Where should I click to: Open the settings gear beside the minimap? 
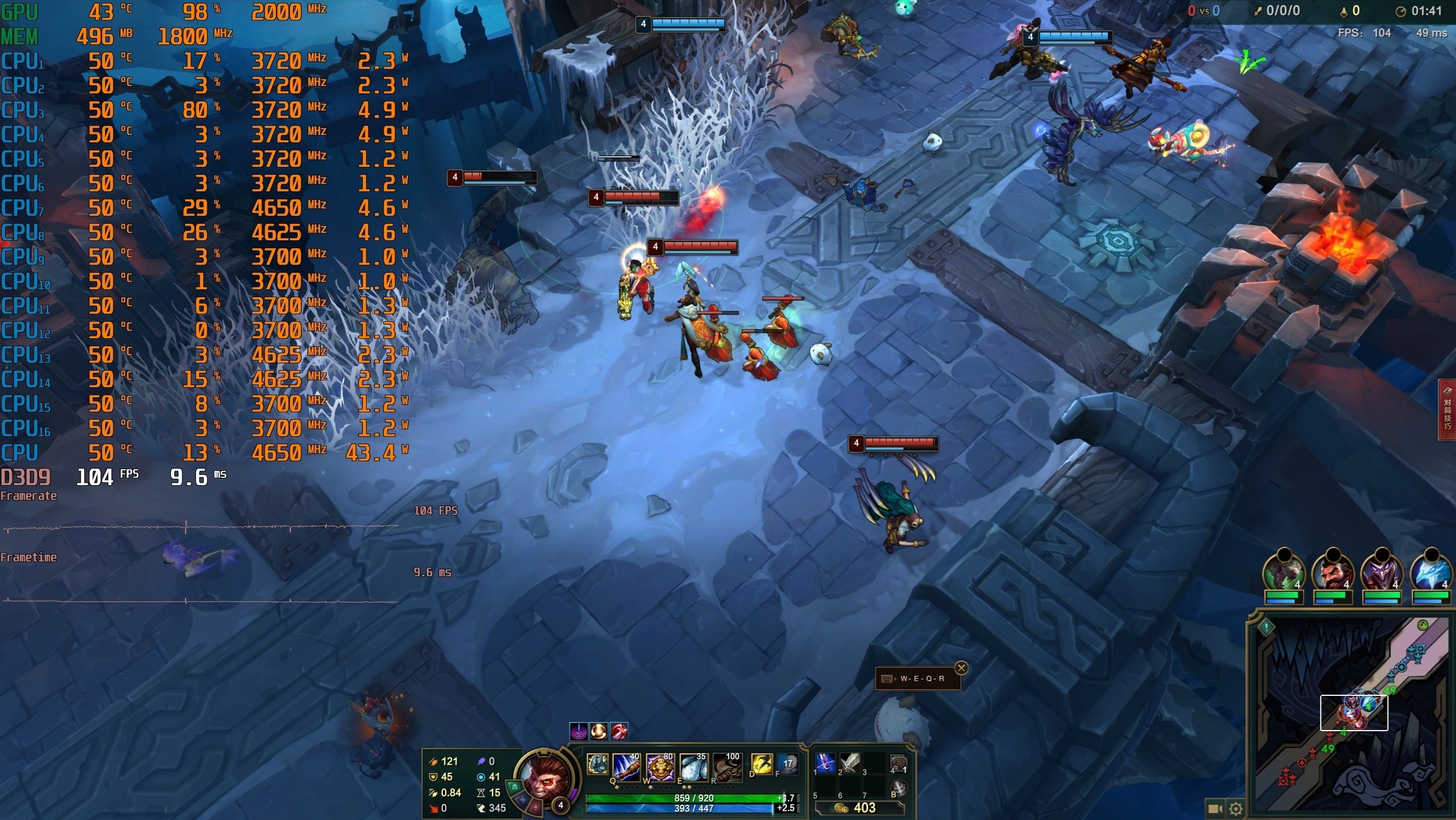[1236, 809]
